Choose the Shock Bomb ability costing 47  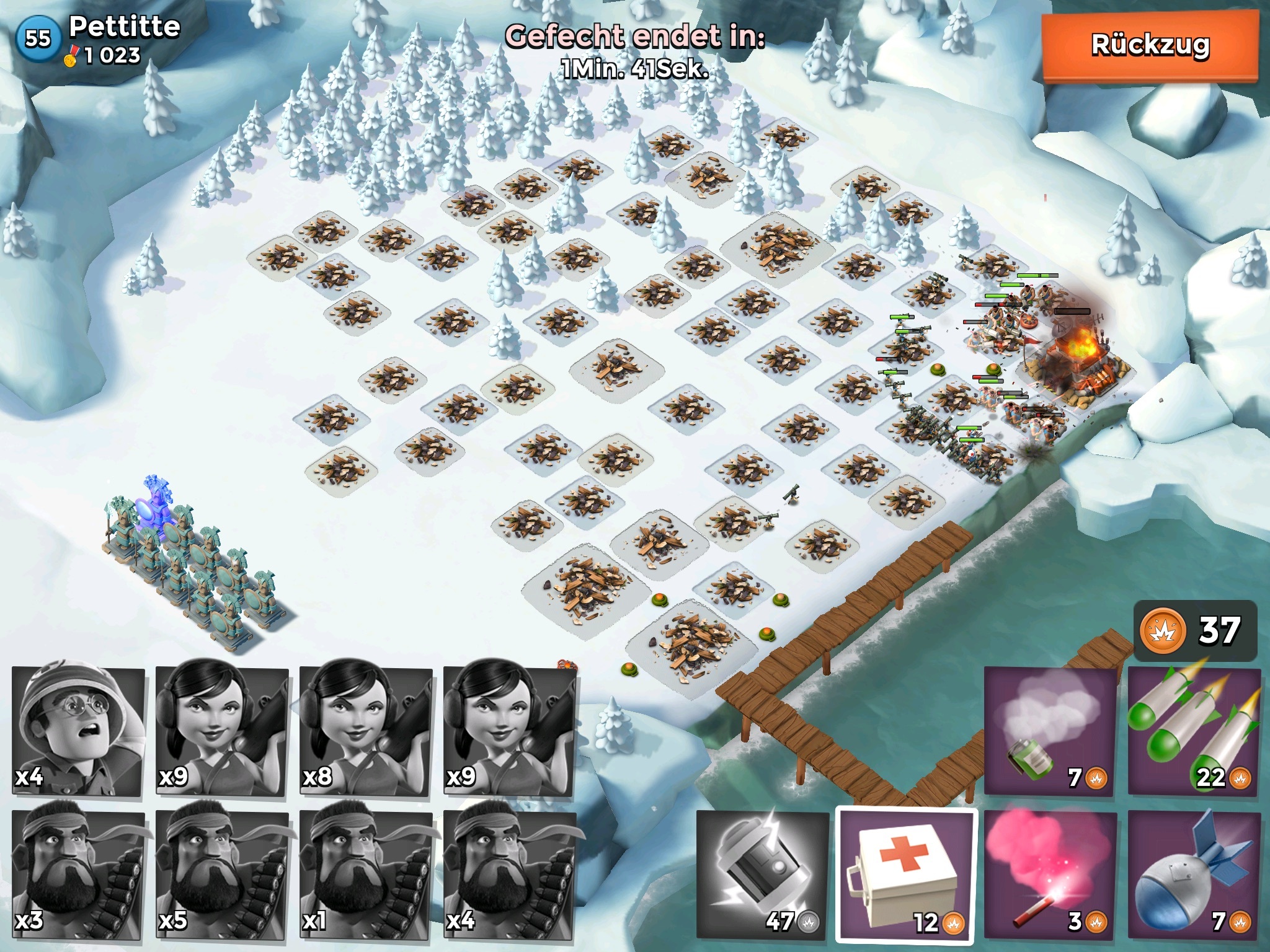[762, 874]
